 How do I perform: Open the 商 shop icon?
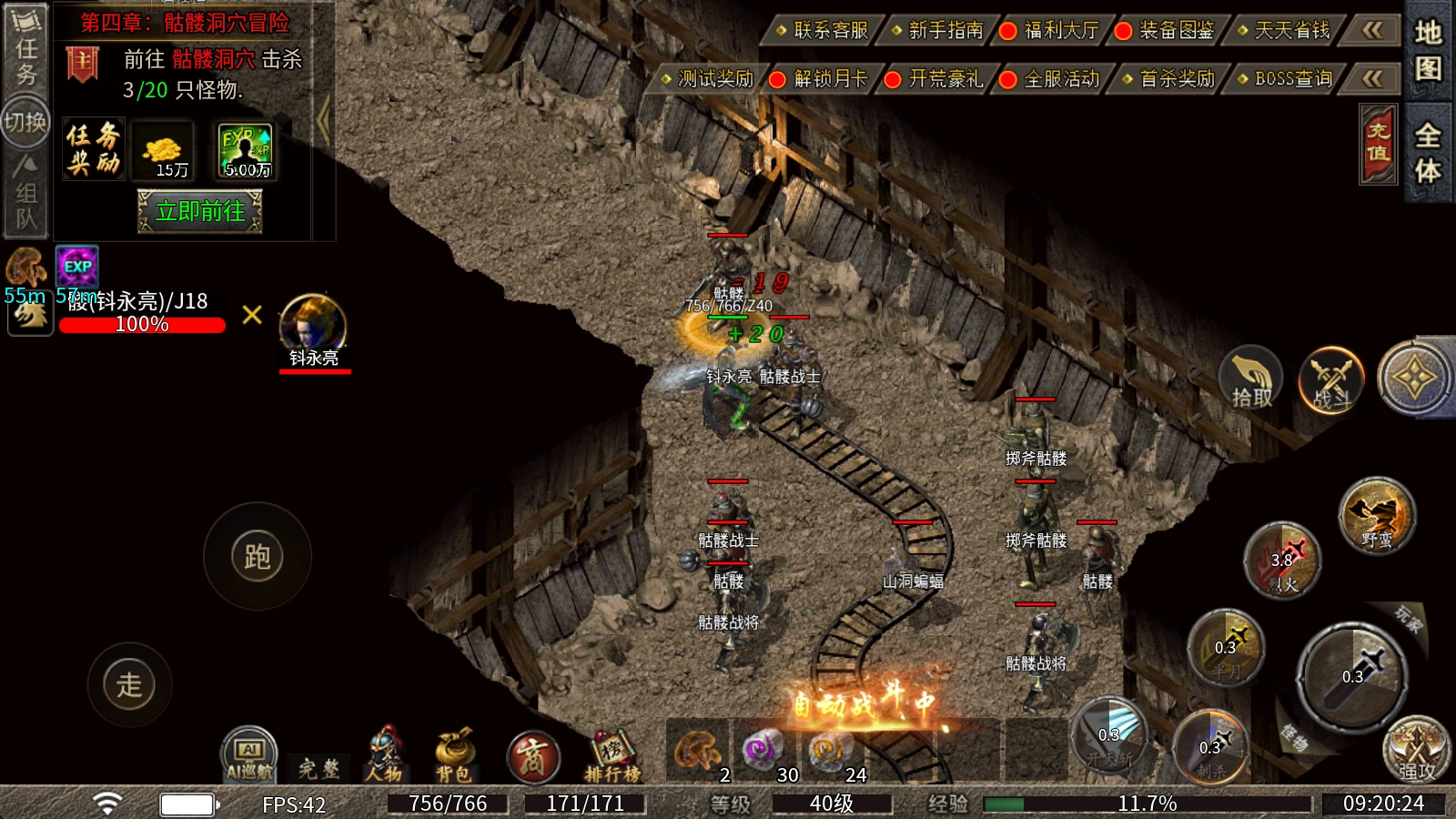click(533, 757)
